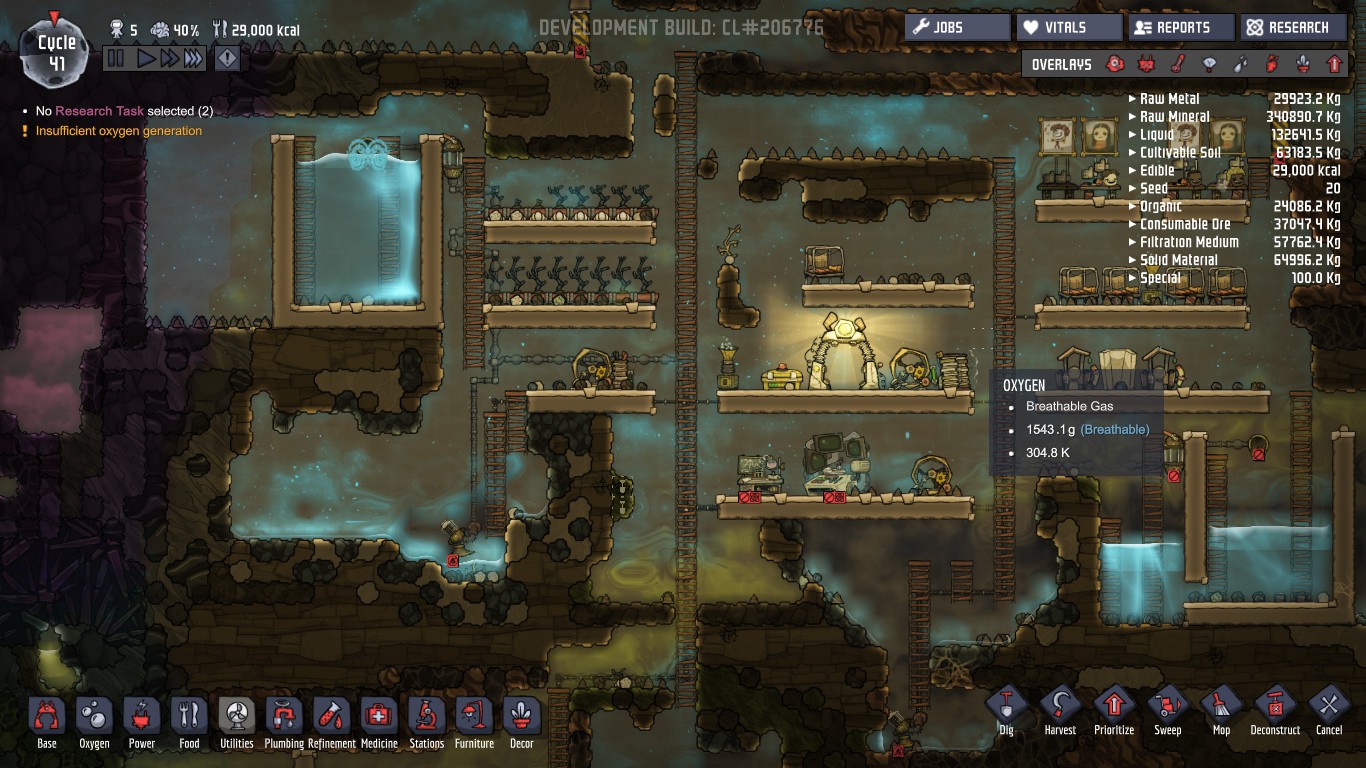Activate the Dig tool
This screenshot has width=1366, height=768.
click(x=1006, y=705)
